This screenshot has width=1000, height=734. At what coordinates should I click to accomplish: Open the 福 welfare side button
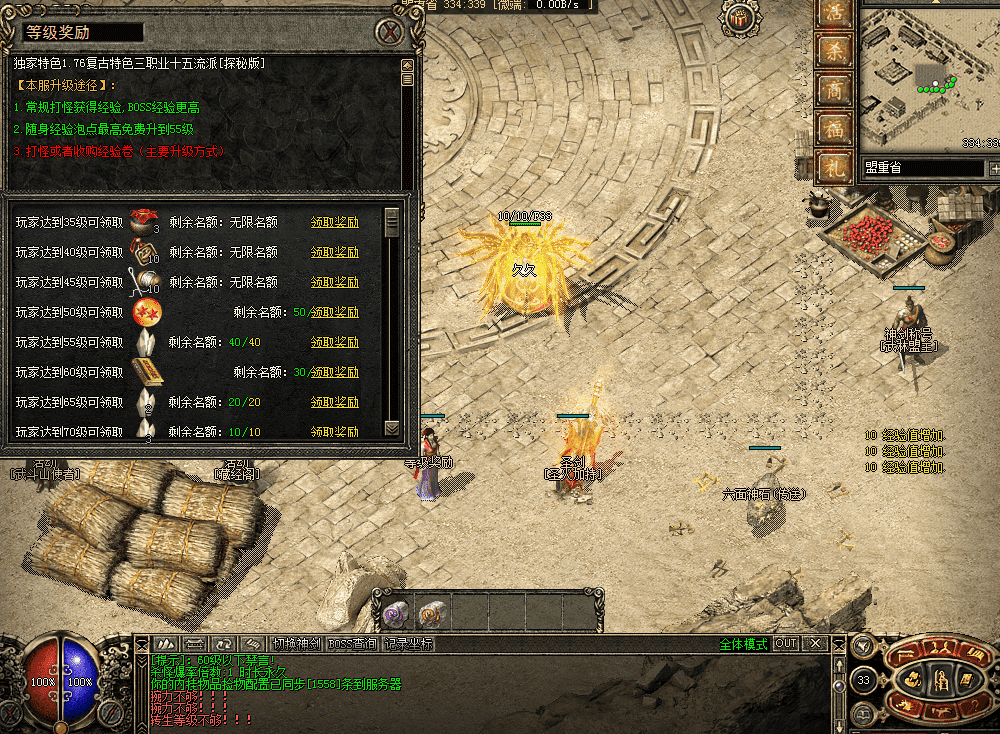[x=833, y=128]
